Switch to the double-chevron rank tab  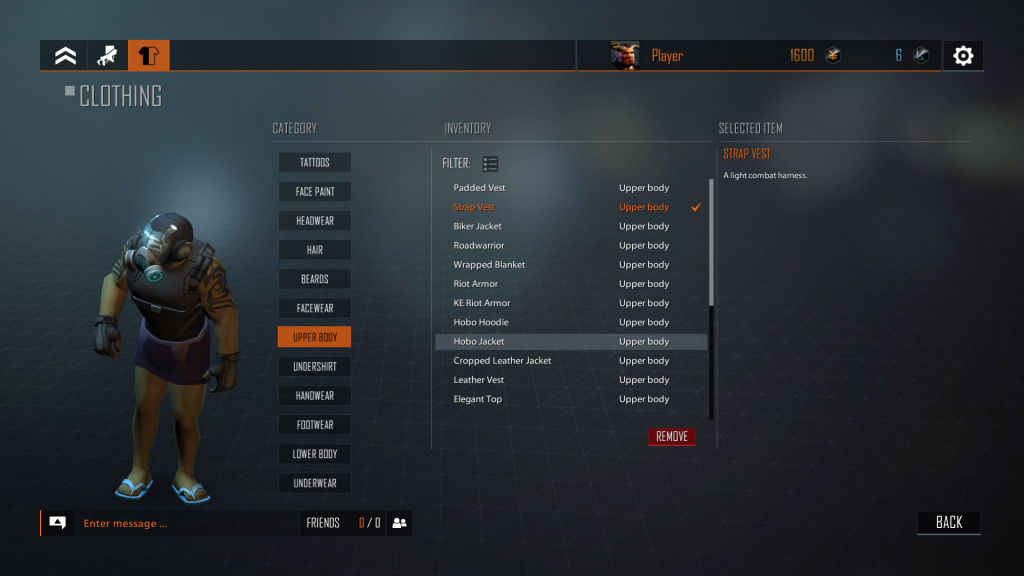click(65, 56)
